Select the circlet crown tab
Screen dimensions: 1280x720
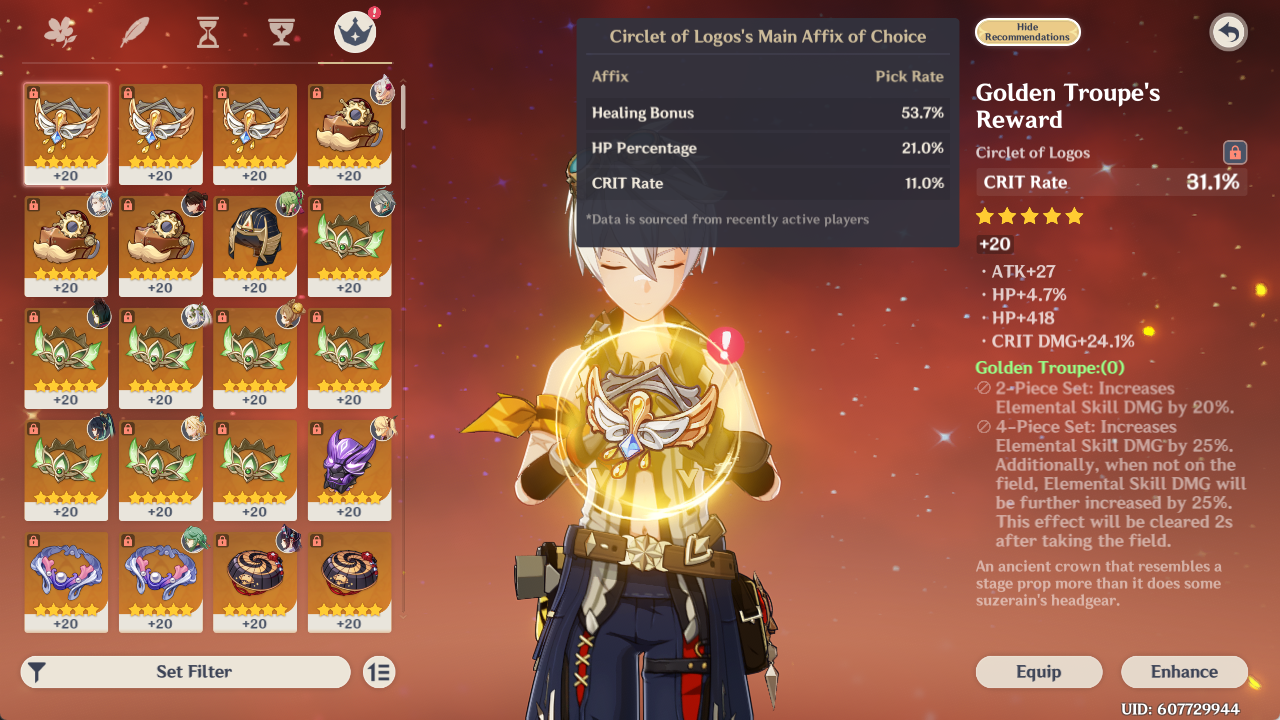pos(355,33)
